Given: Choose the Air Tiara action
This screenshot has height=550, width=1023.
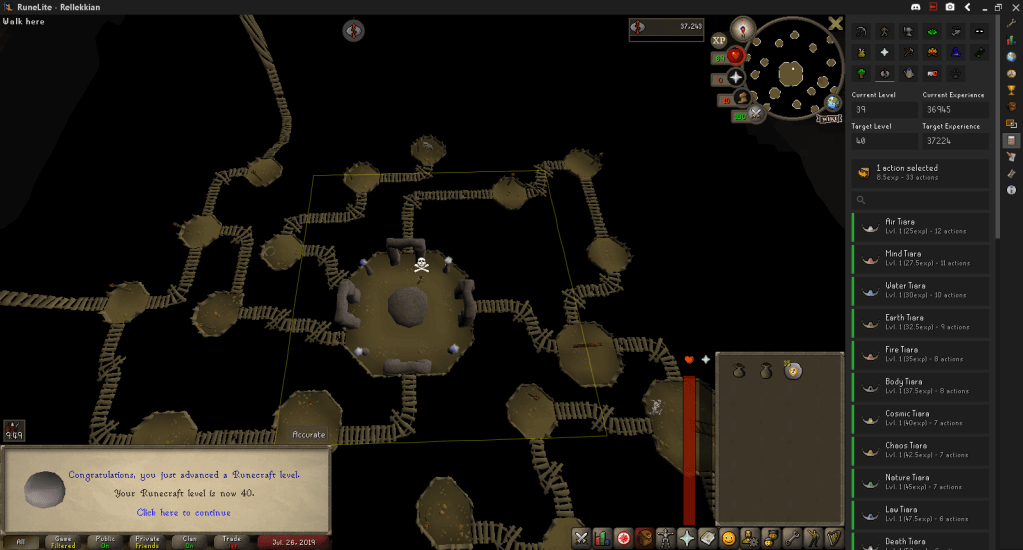Looking at the screenshot, I should tap(920, 226).
